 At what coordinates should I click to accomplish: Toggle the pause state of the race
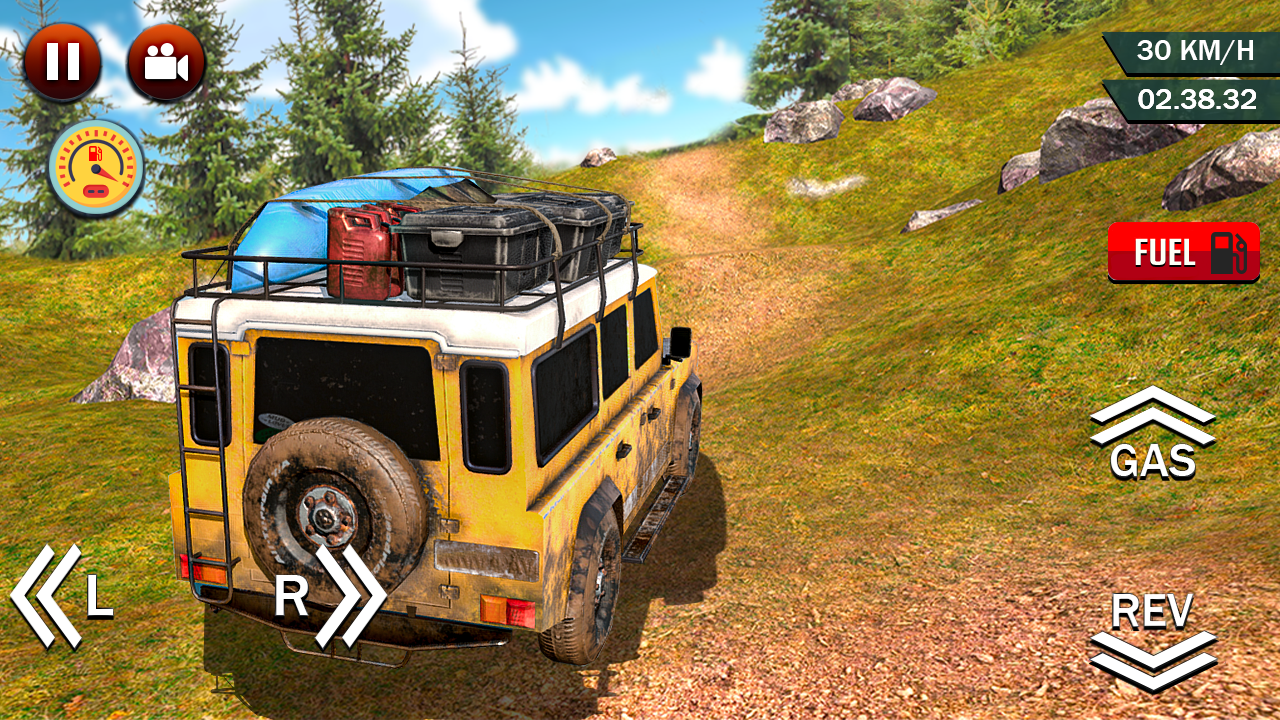(62, 60)
